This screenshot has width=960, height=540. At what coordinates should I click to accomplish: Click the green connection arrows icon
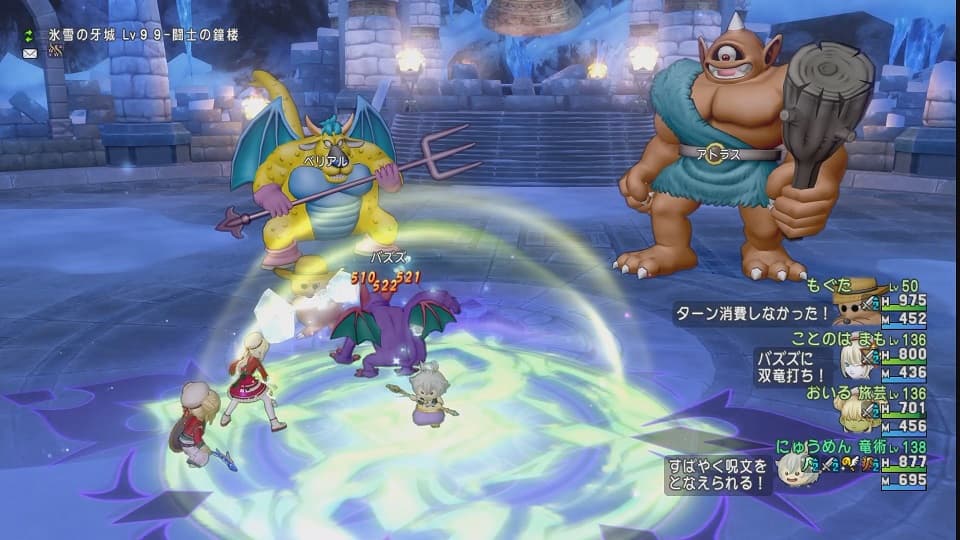[x=30, y=35]
